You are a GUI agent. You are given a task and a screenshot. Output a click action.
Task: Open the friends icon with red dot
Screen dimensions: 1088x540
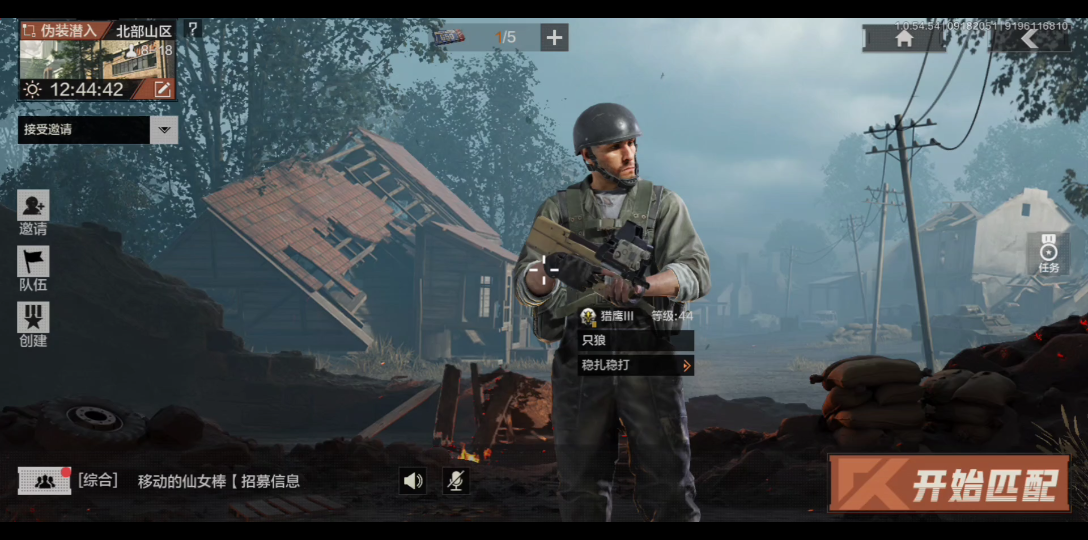point(44,481)
